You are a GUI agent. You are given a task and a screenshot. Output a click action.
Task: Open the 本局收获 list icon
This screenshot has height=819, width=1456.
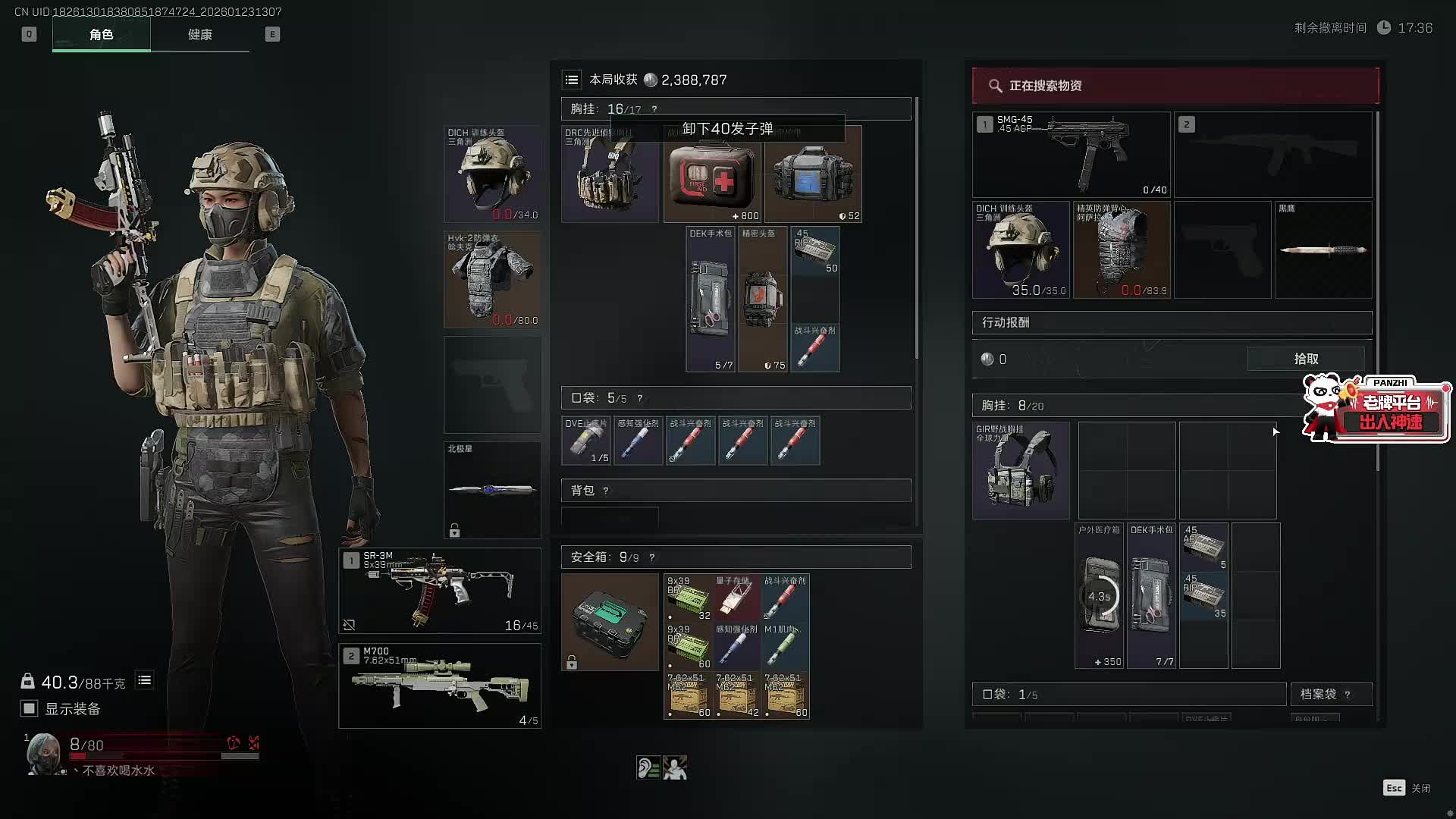coord(572,80)
